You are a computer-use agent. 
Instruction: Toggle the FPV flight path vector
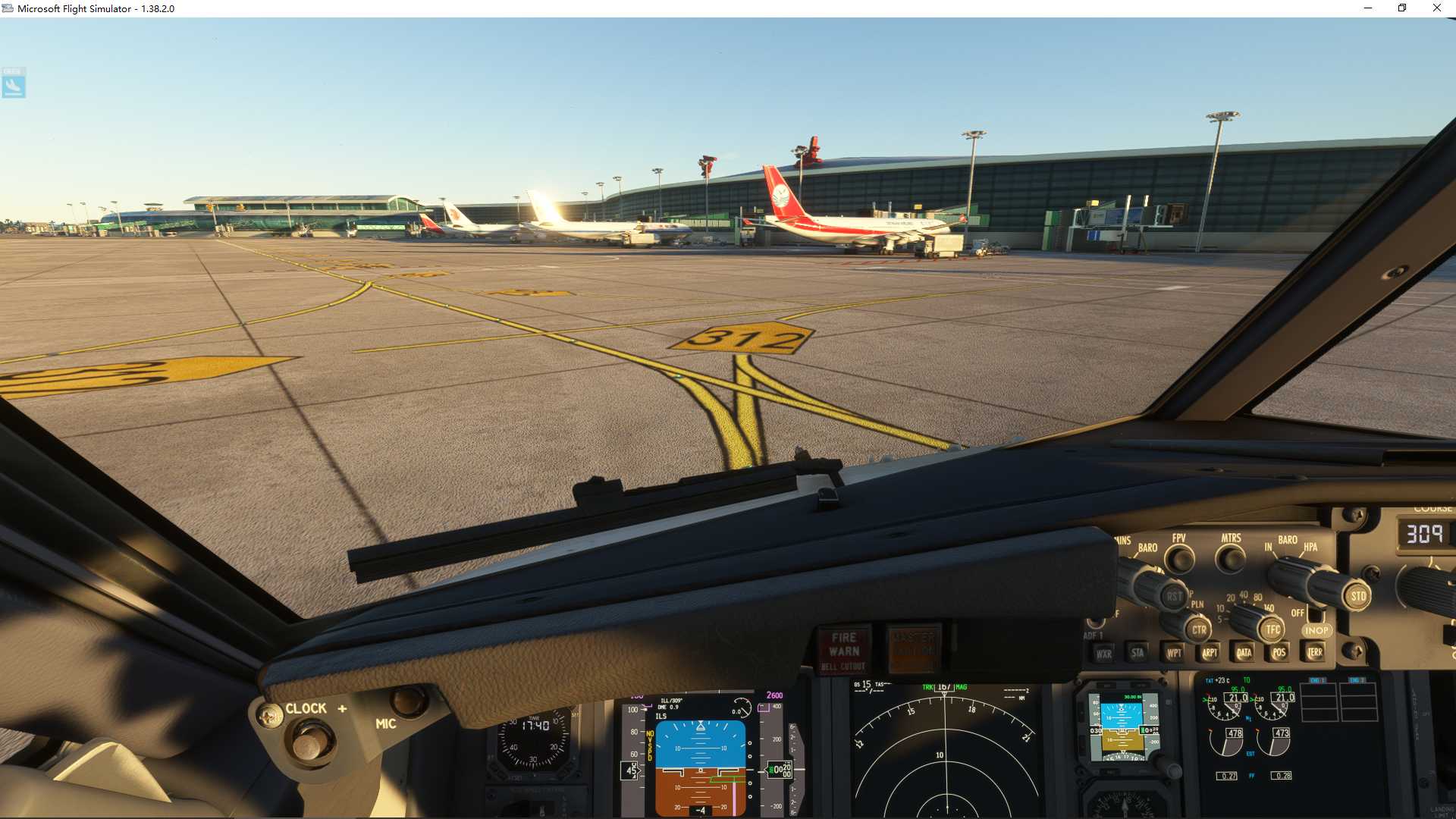coord(1179,557)
